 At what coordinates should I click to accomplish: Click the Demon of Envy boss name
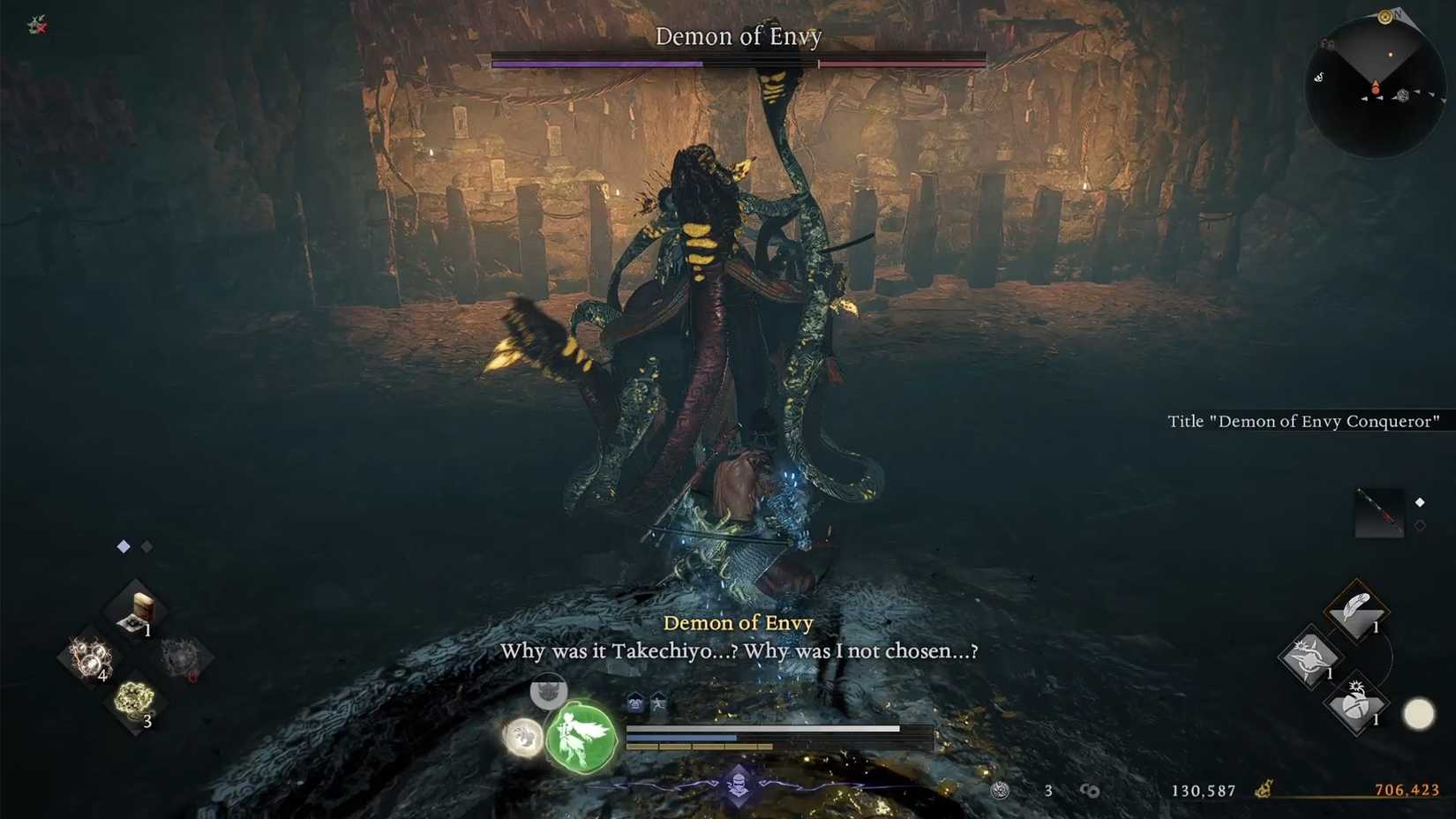(738, 36)
